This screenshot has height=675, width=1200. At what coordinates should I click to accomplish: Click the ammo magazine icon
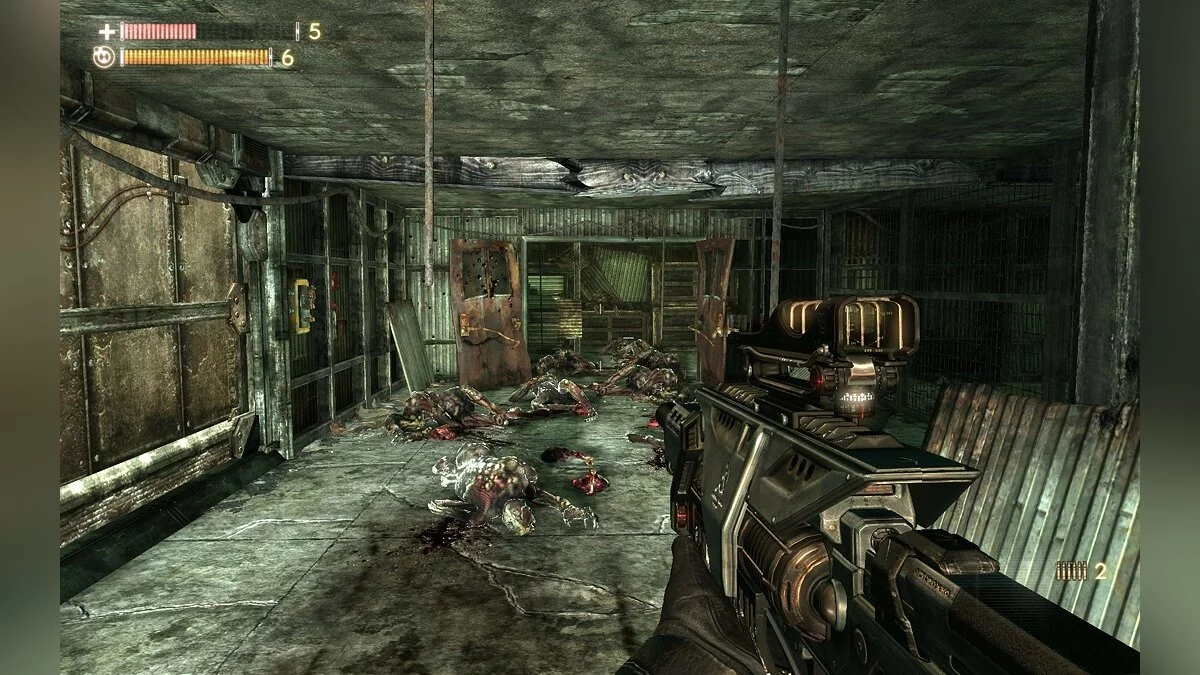1072,571
